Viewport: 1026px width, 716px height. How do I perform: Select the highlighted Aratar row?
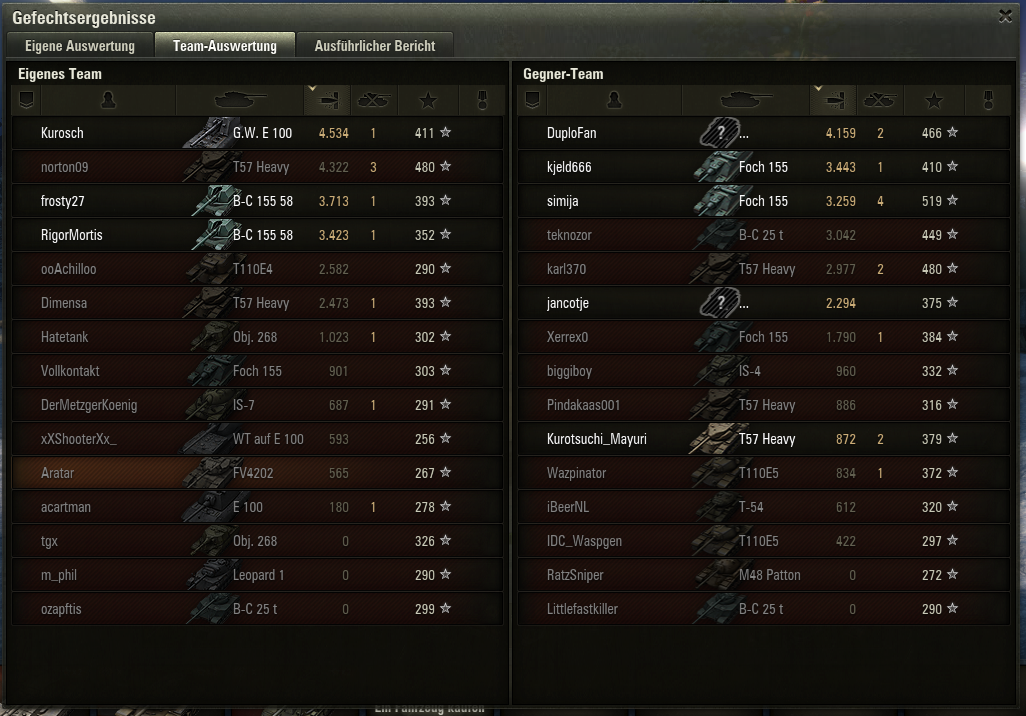[x=58, y=473]
